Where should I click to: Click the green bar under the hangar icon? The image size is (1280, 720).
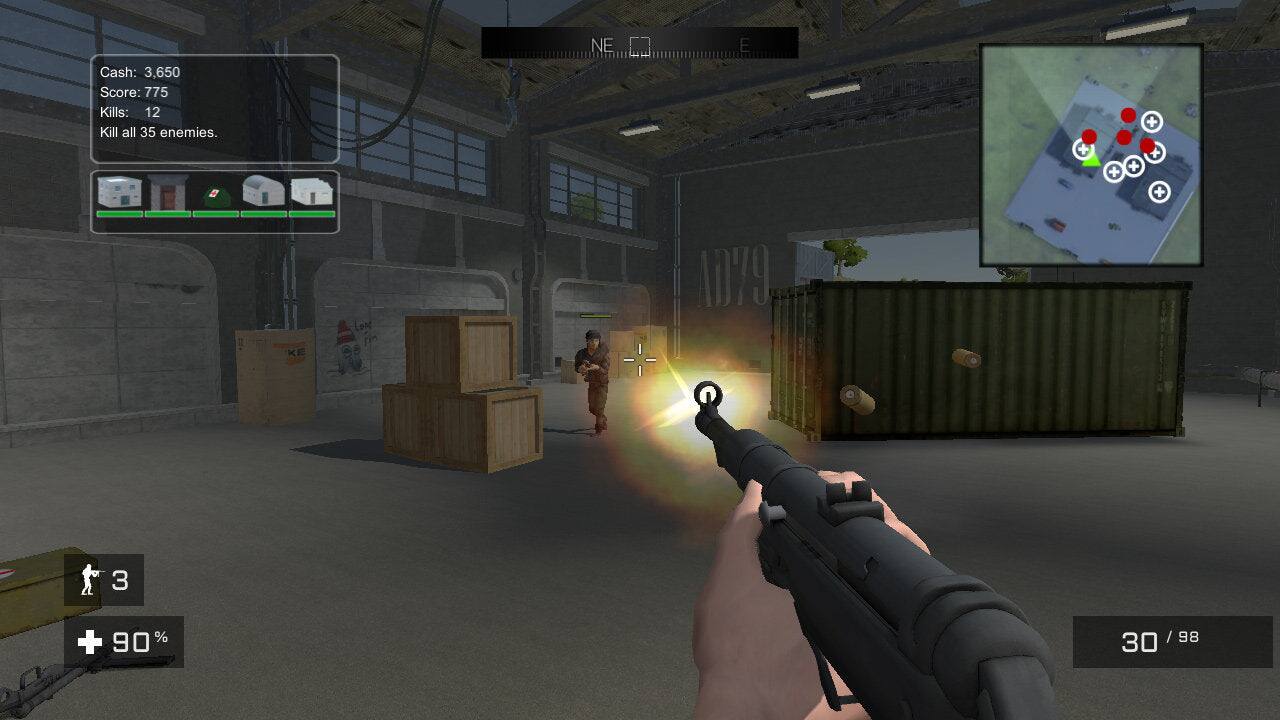click(262, 213)
